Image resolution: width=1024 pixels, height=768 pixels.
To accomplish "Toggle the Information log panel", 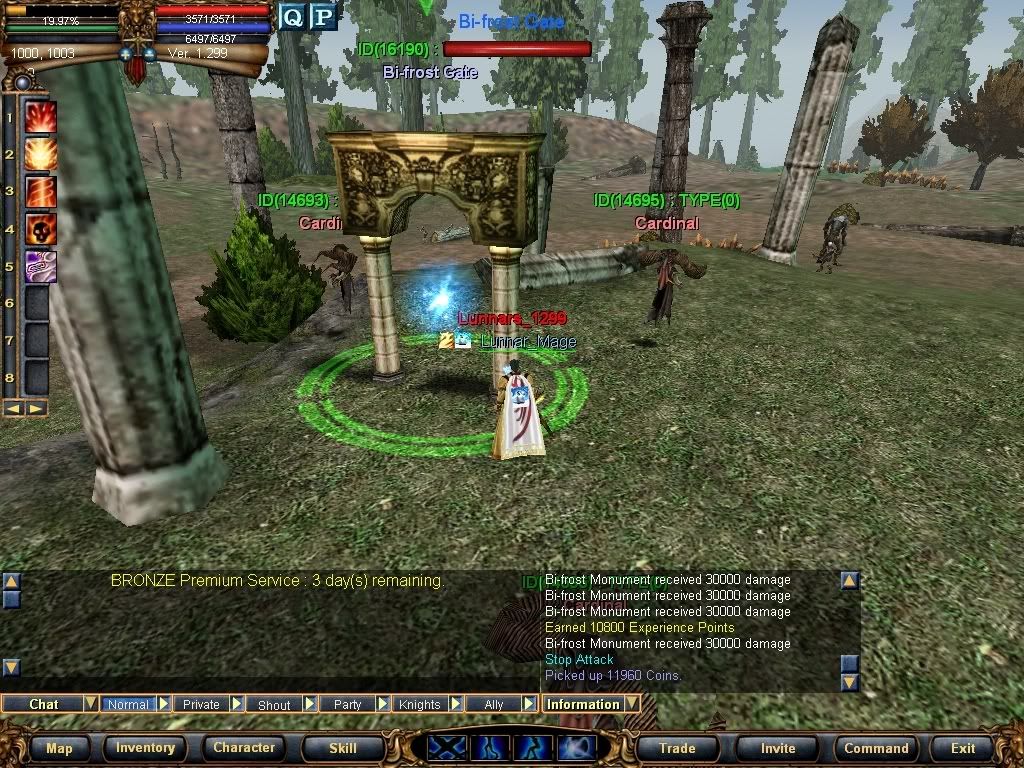I will pos(583,704).
